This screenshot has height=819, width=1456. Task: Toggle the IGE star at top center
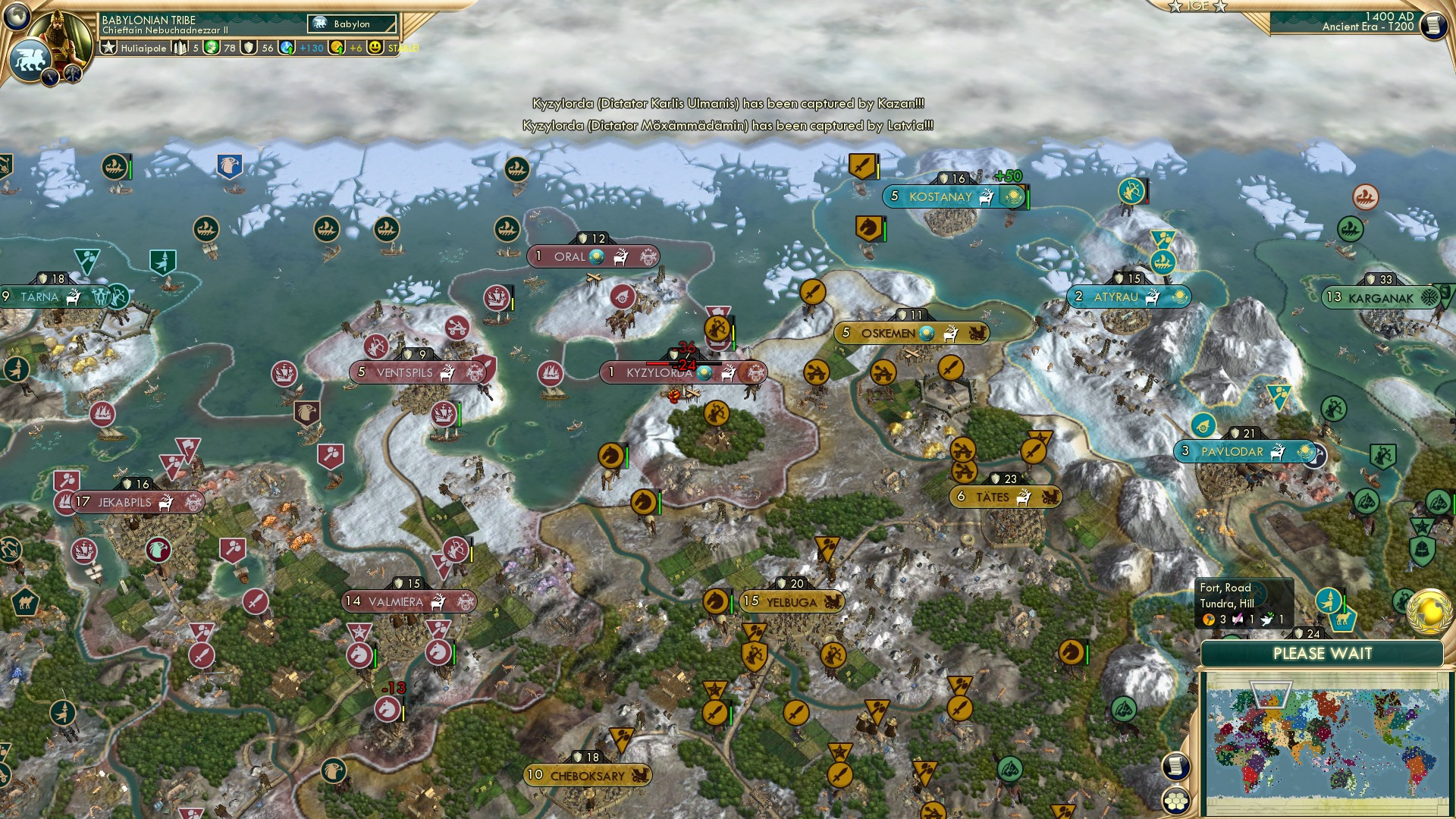(x=1175, y=6)
